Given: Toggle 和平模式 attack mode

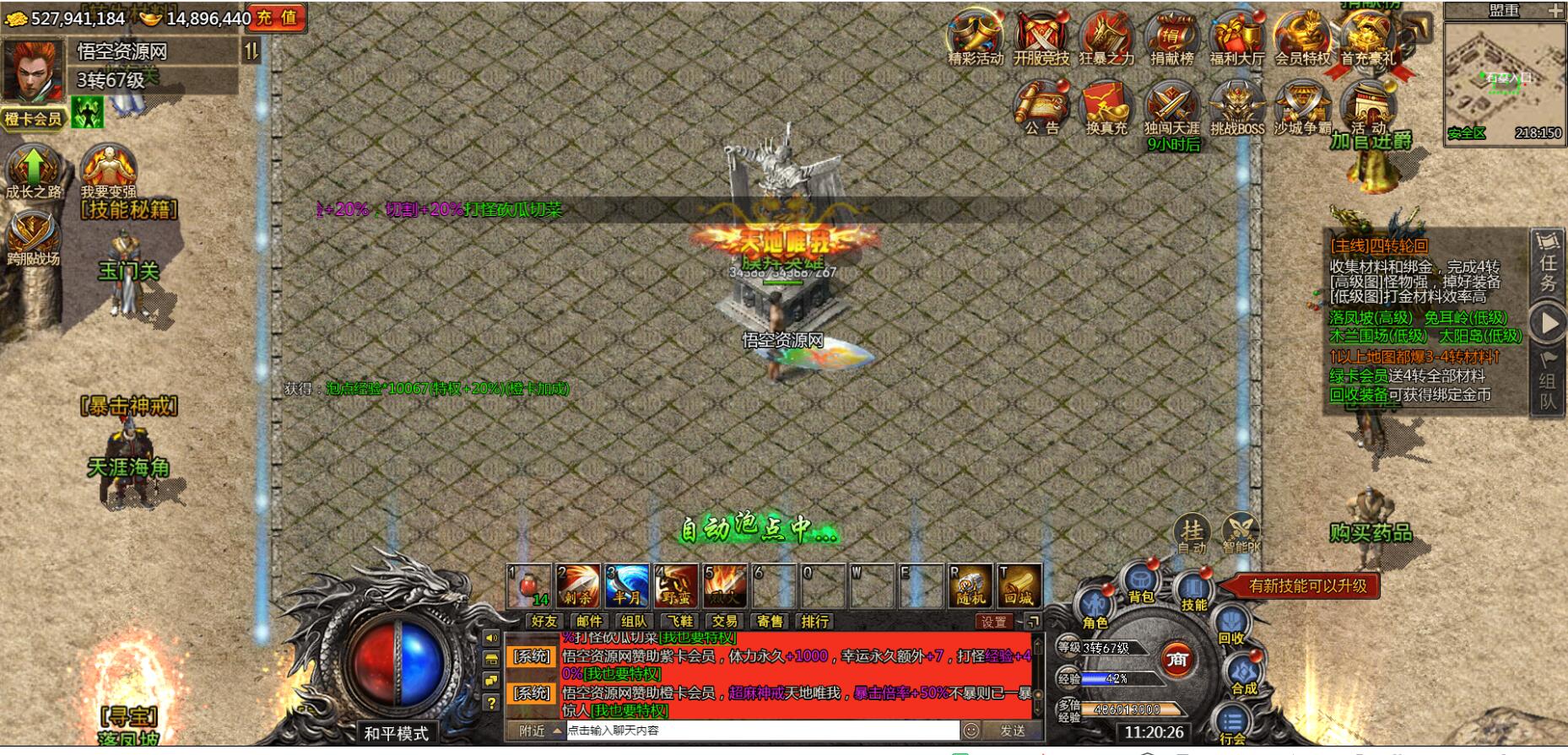Looking at the screenshot, I should point(397,734).
